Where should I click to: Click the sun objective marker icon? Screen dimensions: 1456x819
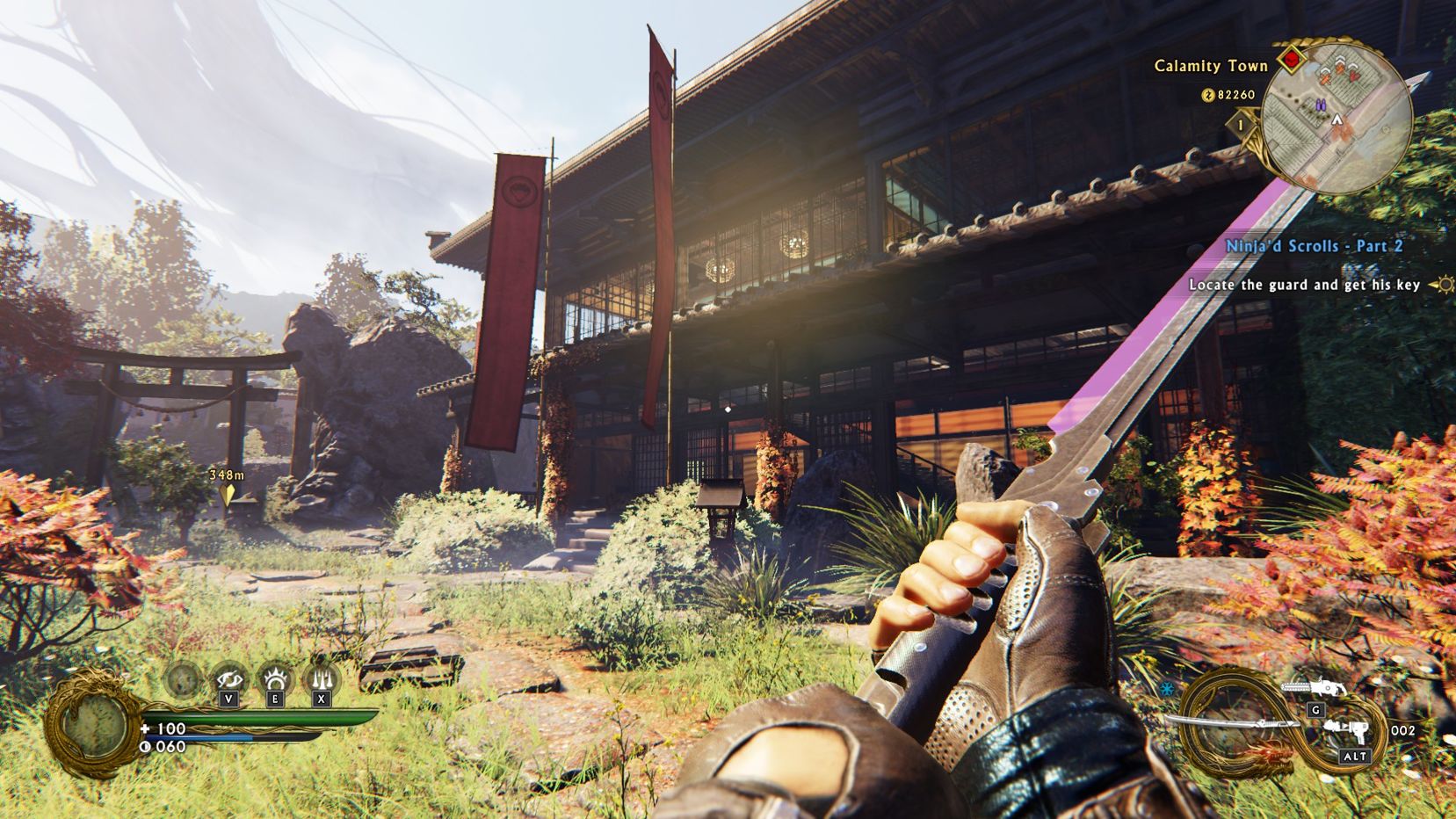coord(1442,285)
